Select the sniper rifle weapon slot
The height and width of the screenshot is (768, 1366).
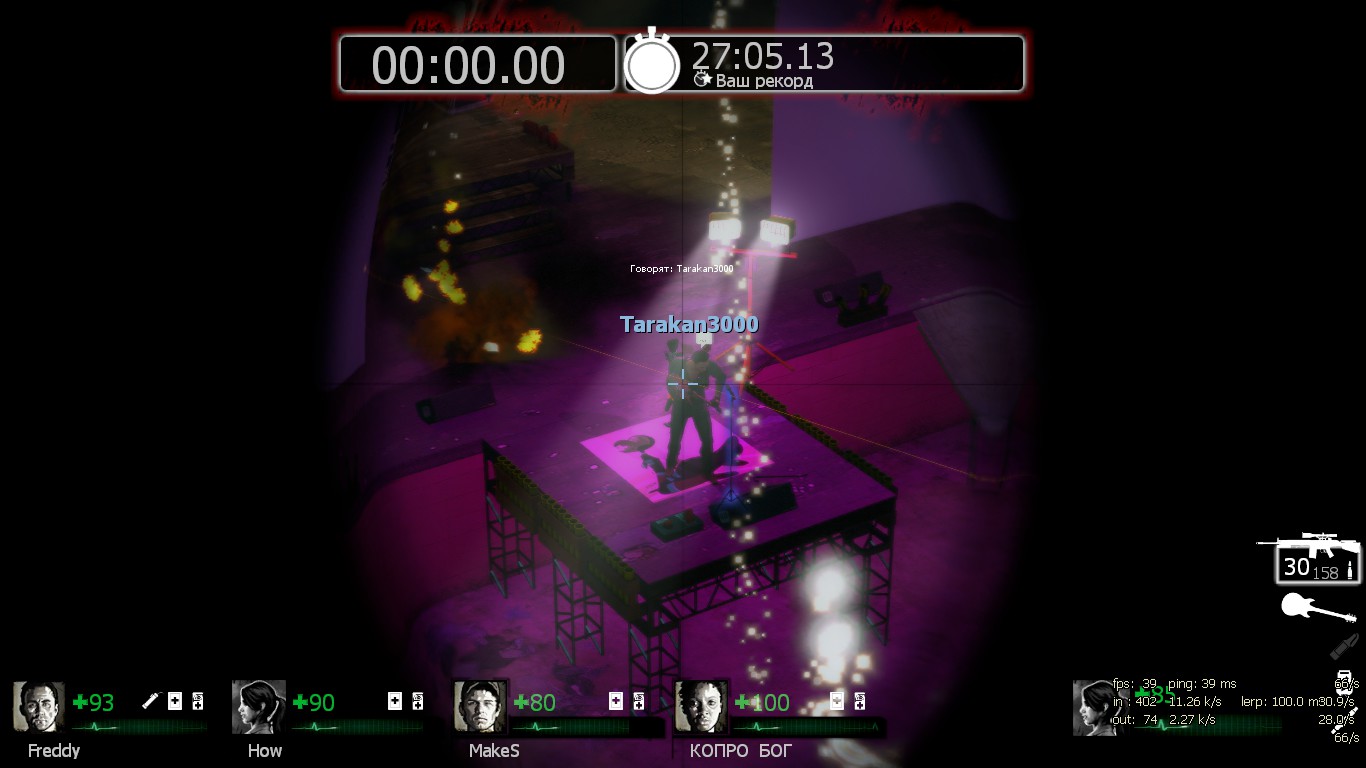point(1310,559)
